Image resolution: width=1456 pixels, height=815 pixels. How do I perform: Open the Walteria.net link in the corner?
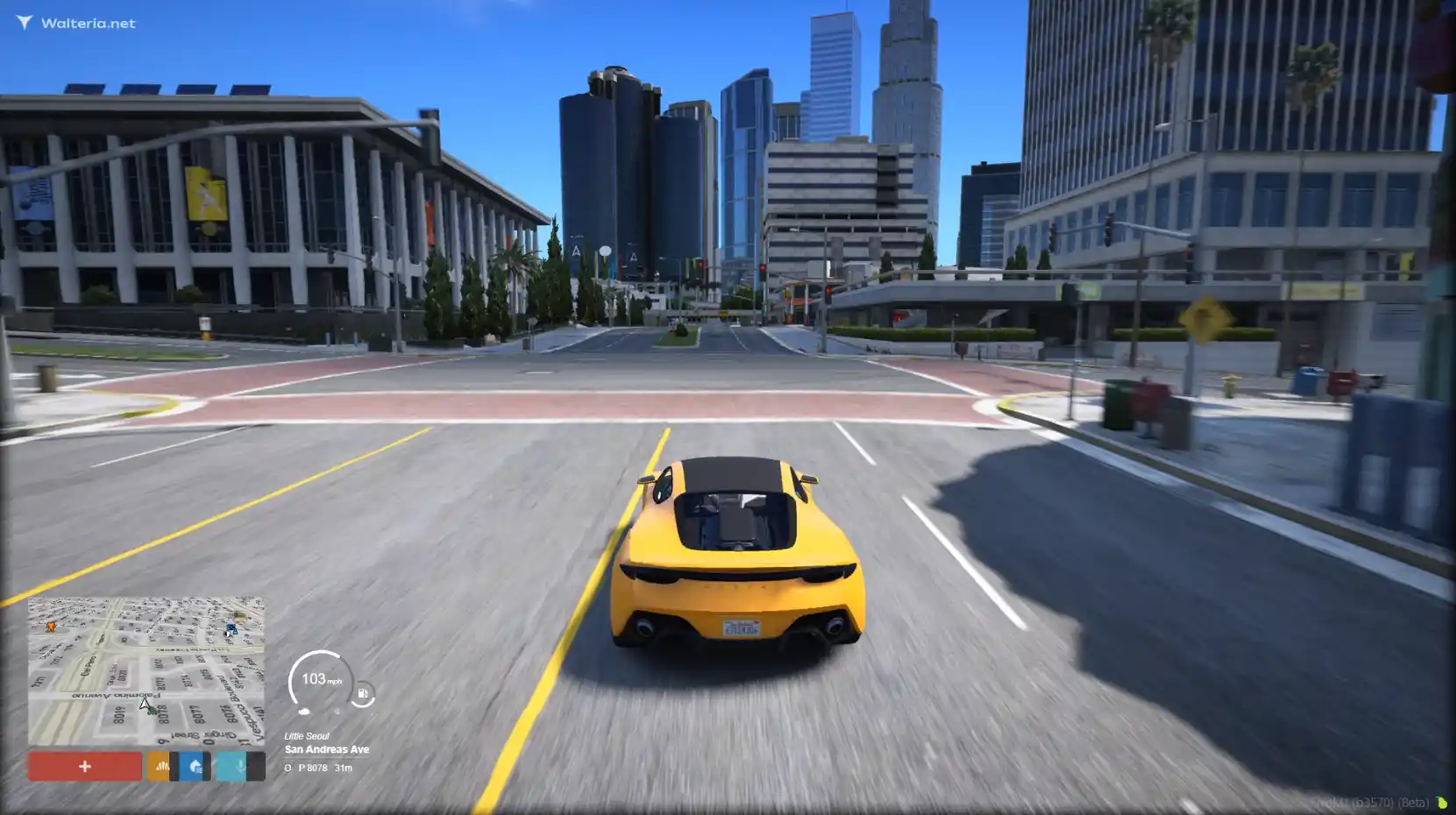pyautogui.click(x=86, y=21)
